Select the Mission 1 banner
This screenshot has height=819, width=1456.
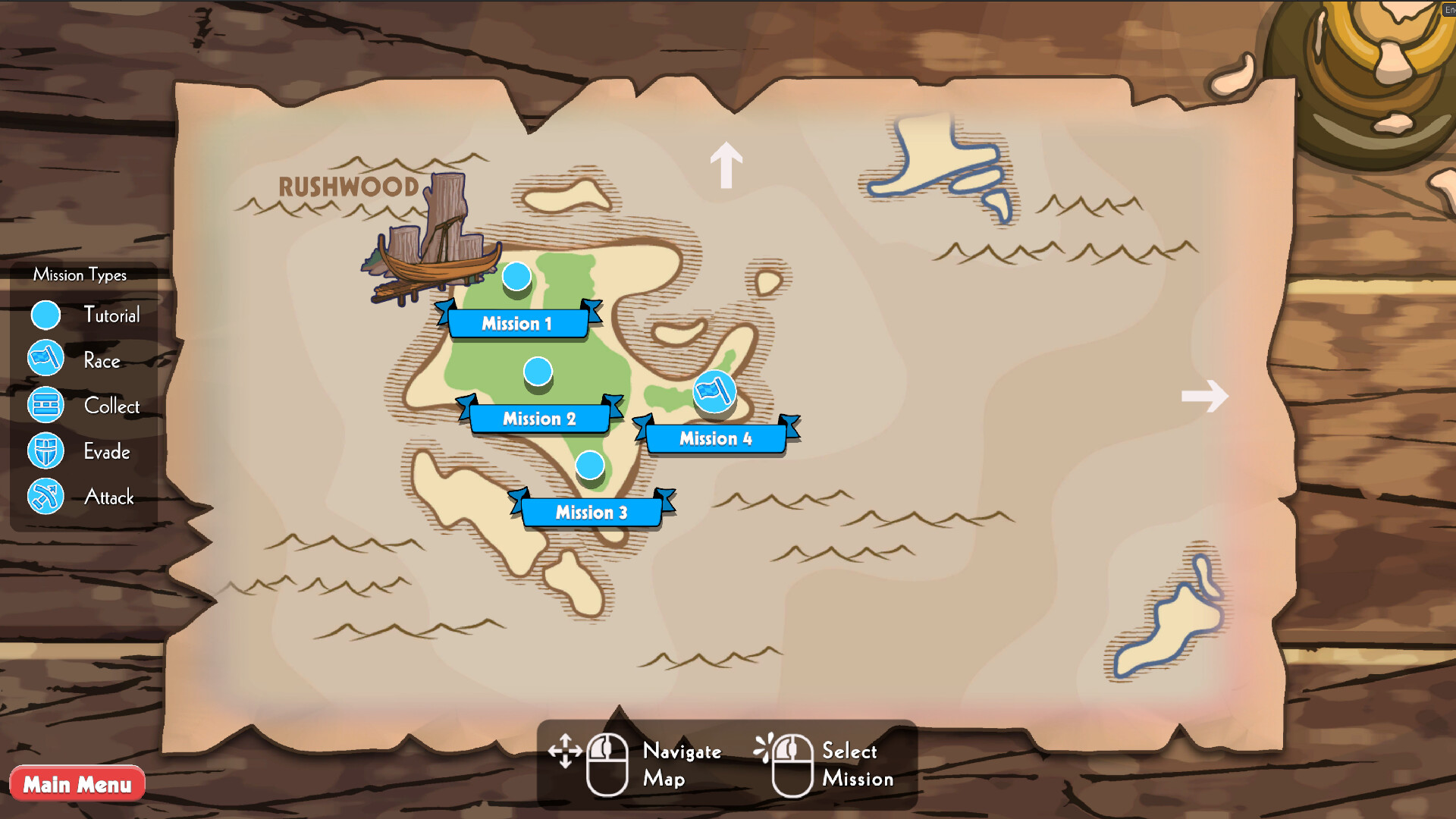pyautogui.click(x=518, y=324)
